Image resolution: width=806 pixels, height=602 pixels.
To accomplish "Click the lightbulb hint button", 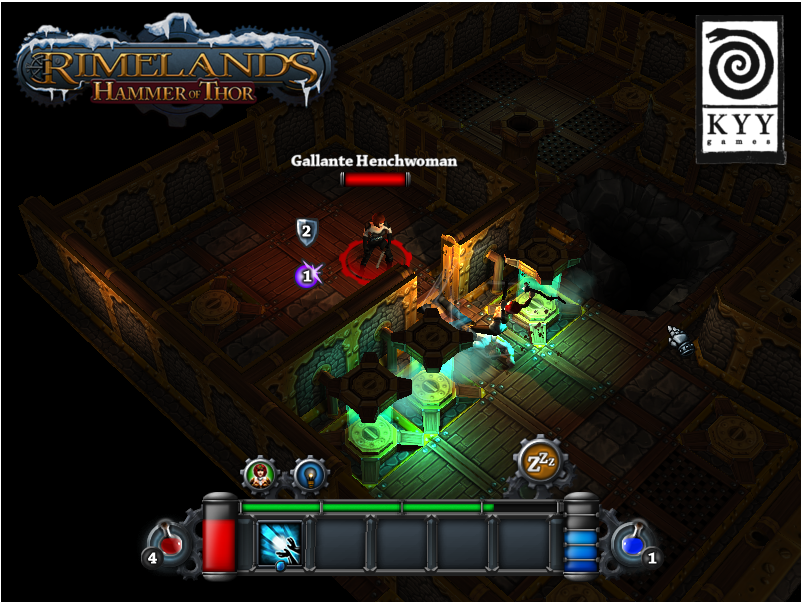I will [309, 474].
